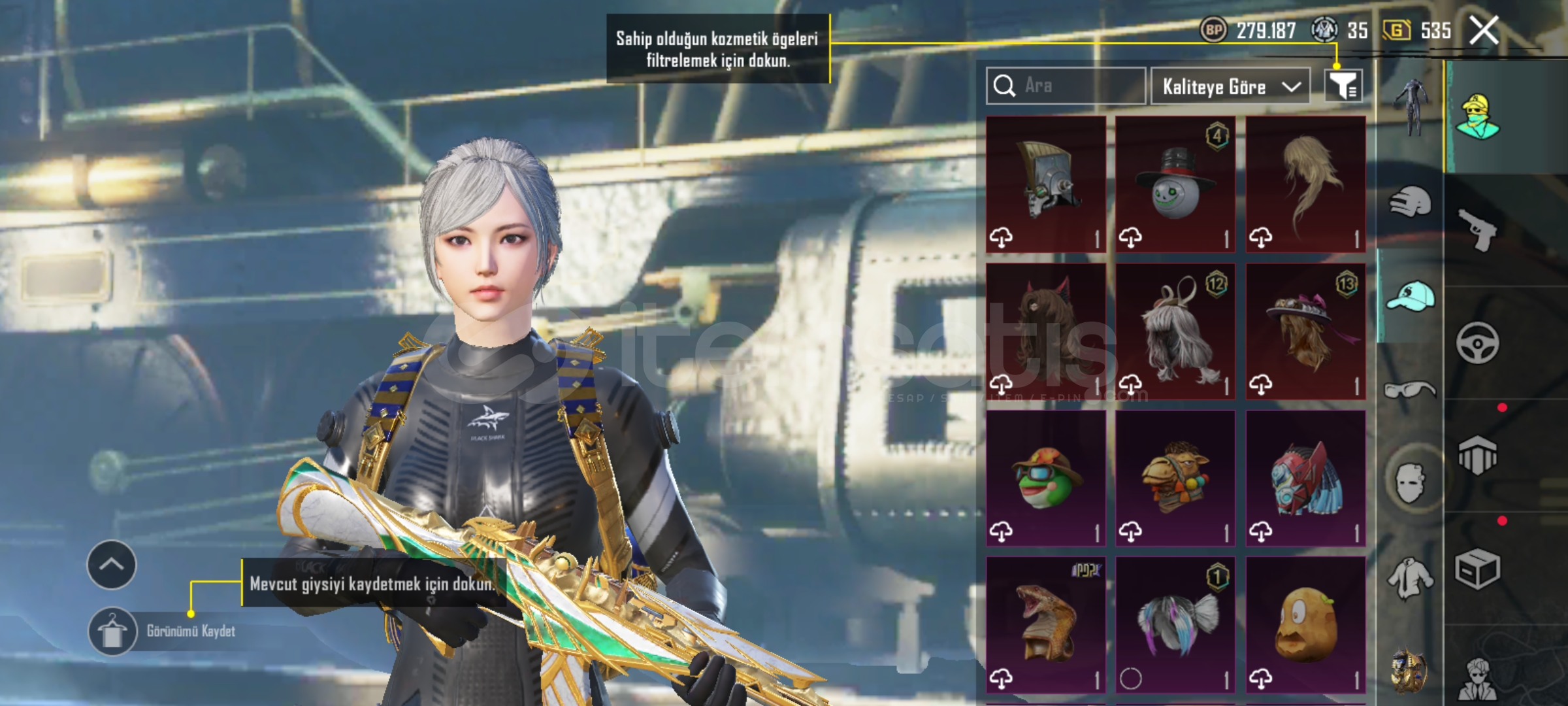Pick the long blonde ponytail hairstyle
Image resolution: width=1568 pixels, height=706 pixels.
[1305, 184]
